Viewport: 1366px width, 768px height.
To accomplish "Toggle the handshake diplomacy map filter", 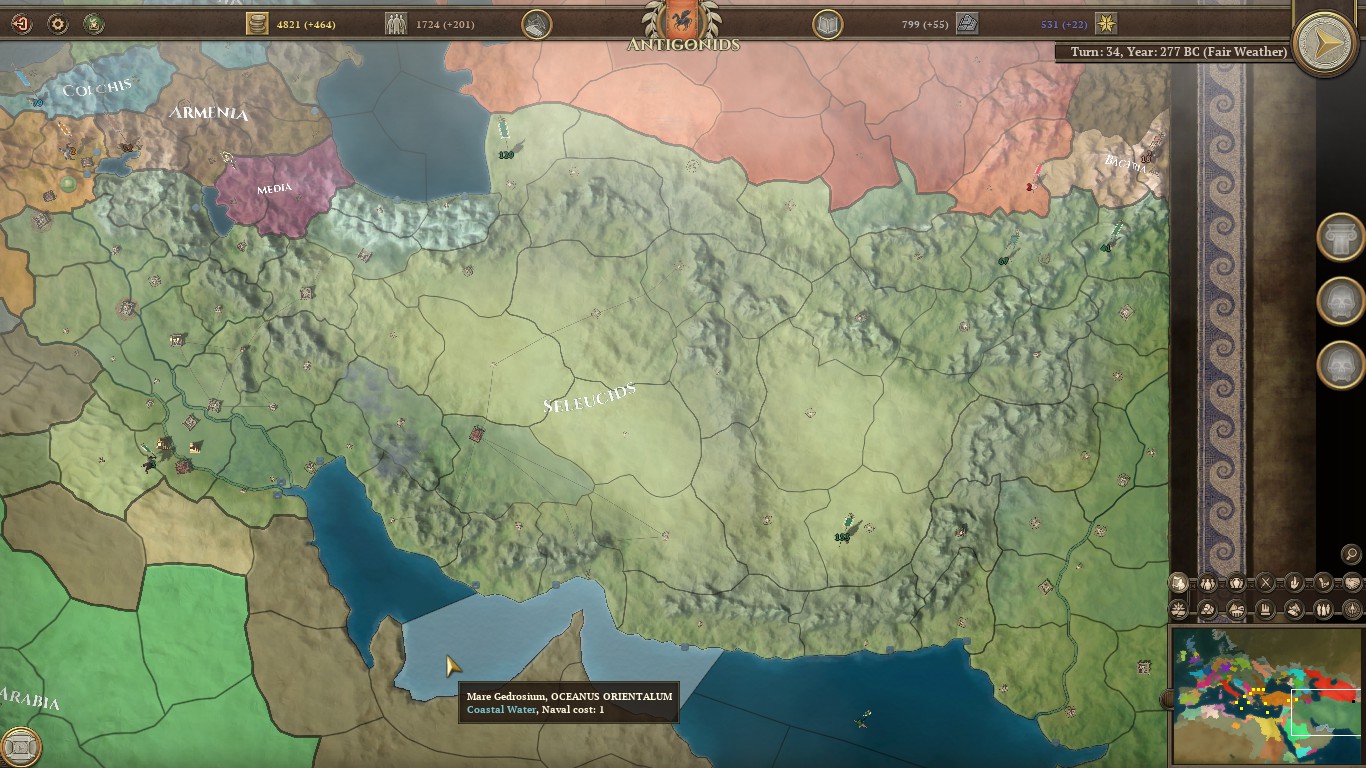I will [1352, 582].
